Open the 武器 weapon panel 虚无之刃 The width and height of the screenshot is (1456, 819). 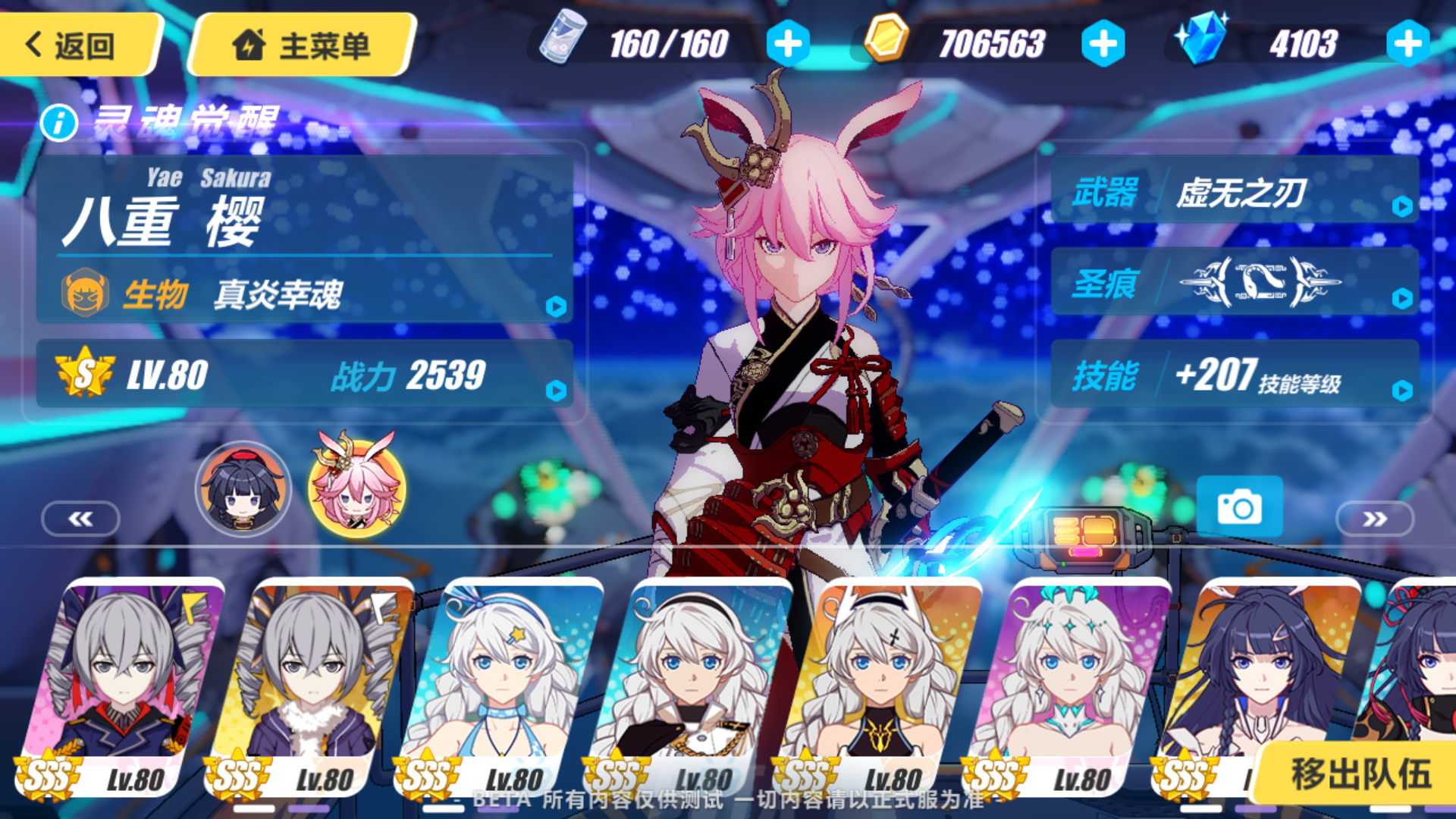pos(1235,191)
